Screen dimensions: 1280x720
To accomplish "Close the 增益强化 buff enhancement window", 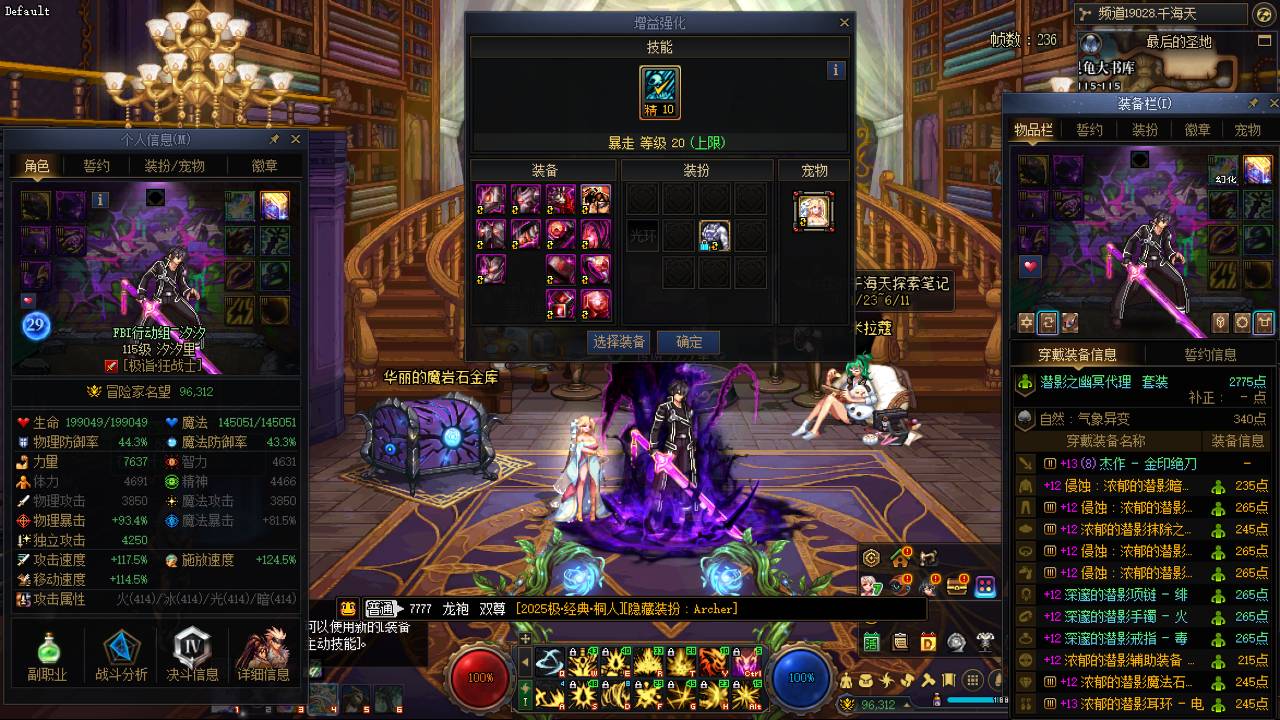I will tap(844, 22).
